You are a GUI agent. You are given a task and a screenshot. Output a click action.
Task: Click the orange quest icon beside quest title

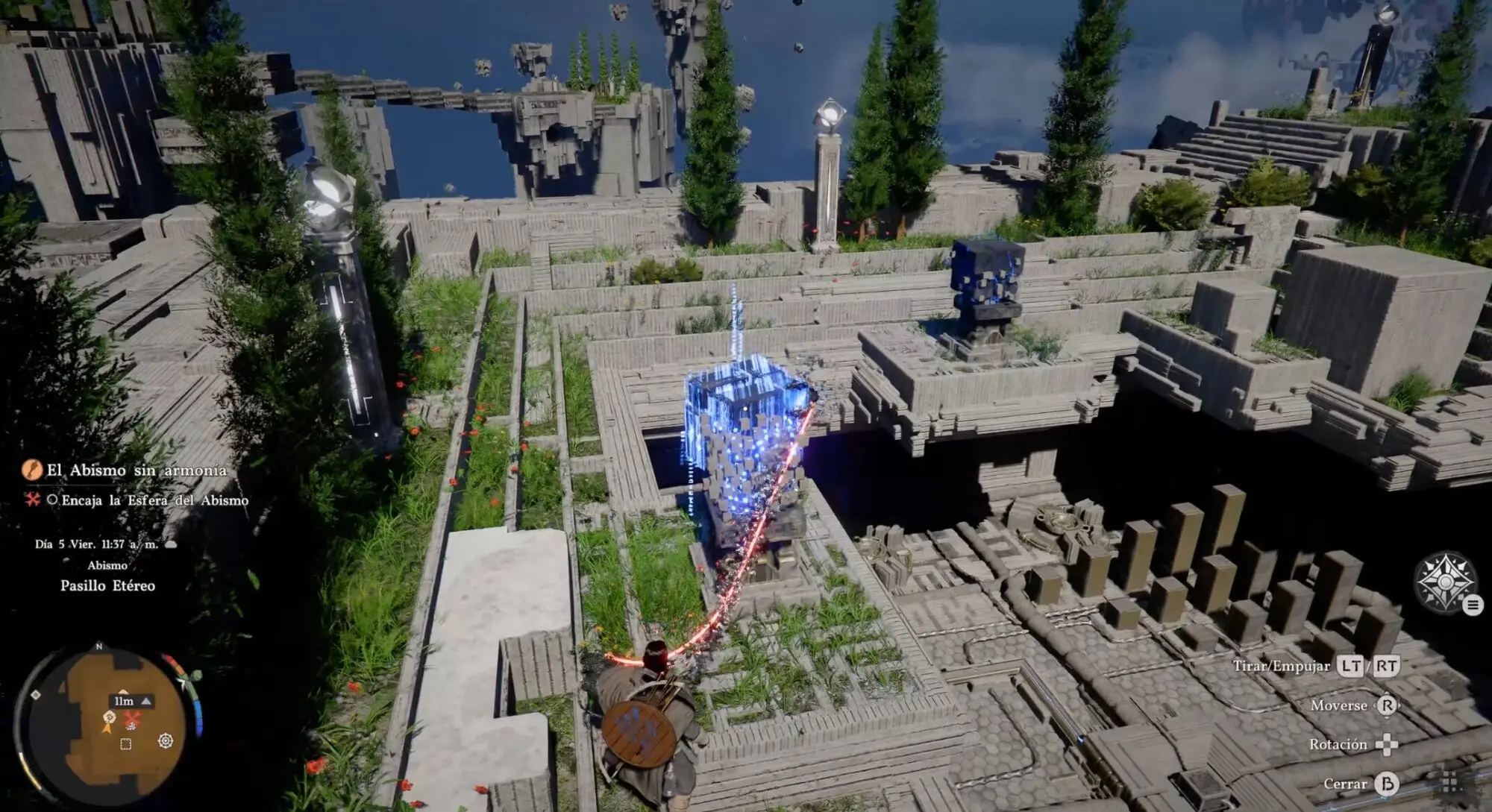(32, 470)
